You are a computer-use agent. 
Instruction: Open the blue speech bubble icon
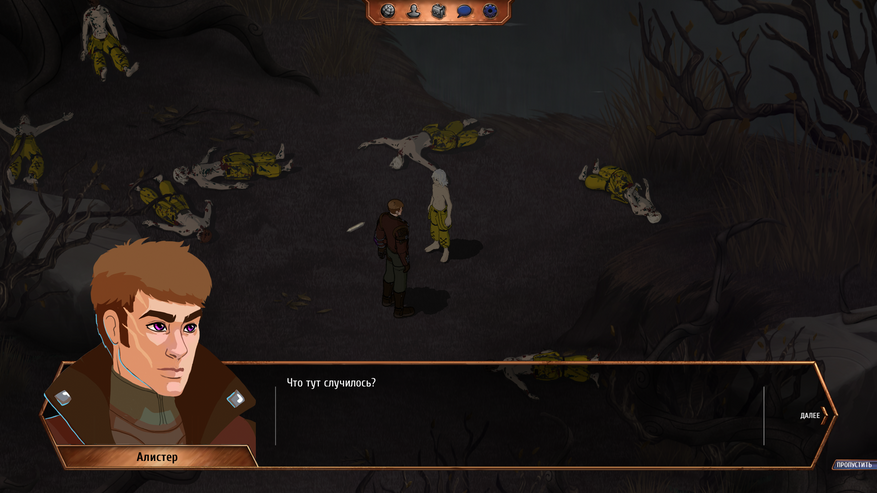click(464, 11)
